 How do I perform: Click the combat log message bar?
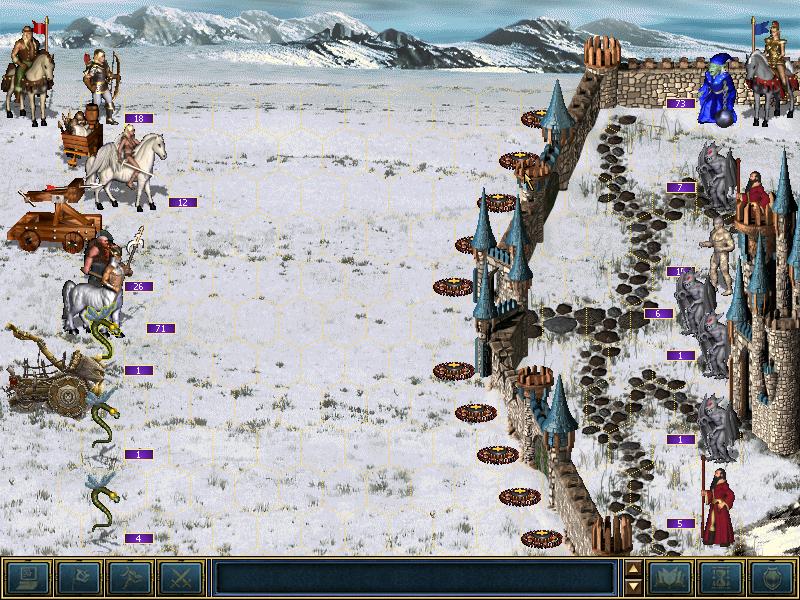pos(414,578)
